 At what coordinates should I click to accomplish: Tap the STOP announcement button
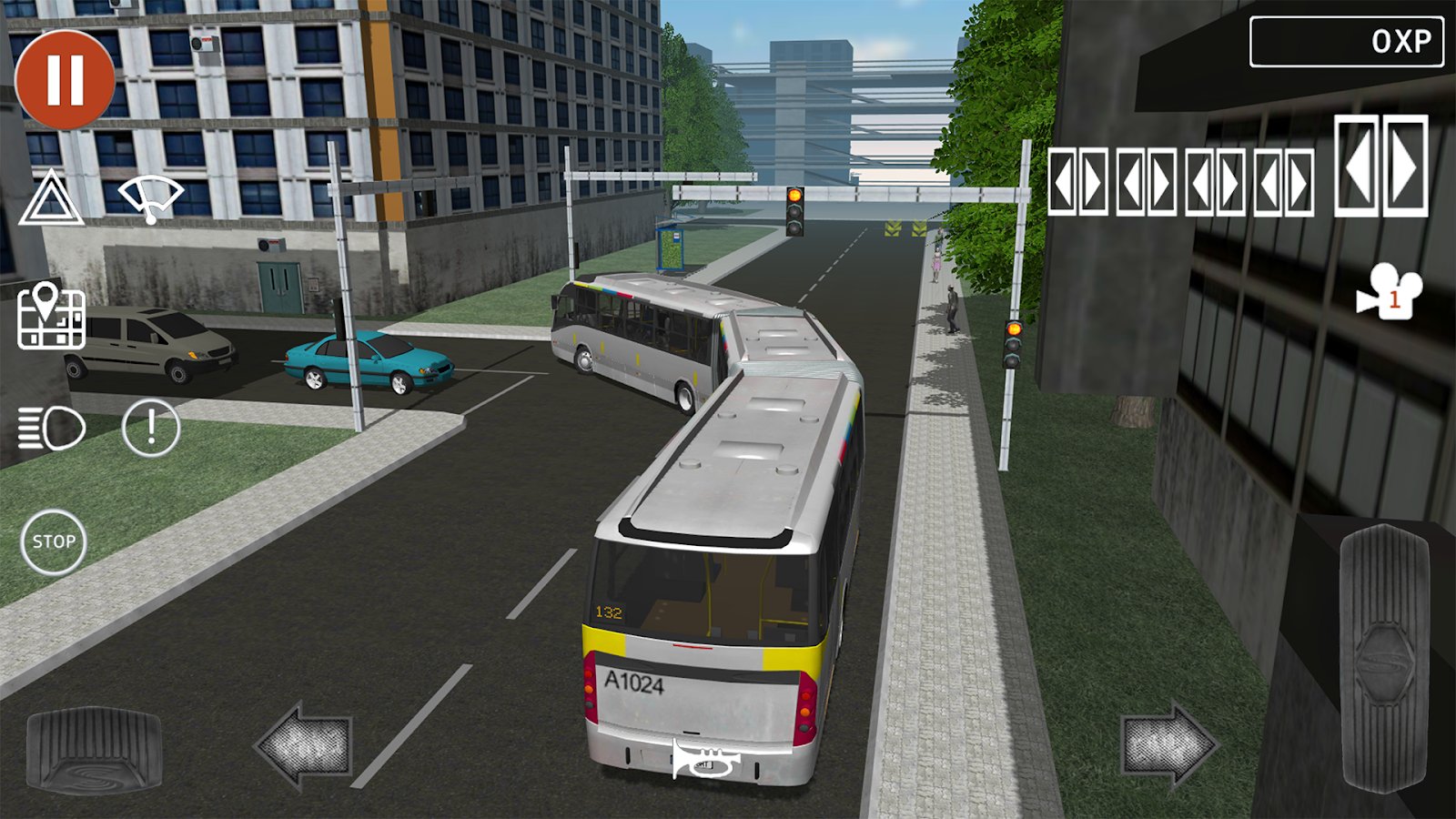55,540
